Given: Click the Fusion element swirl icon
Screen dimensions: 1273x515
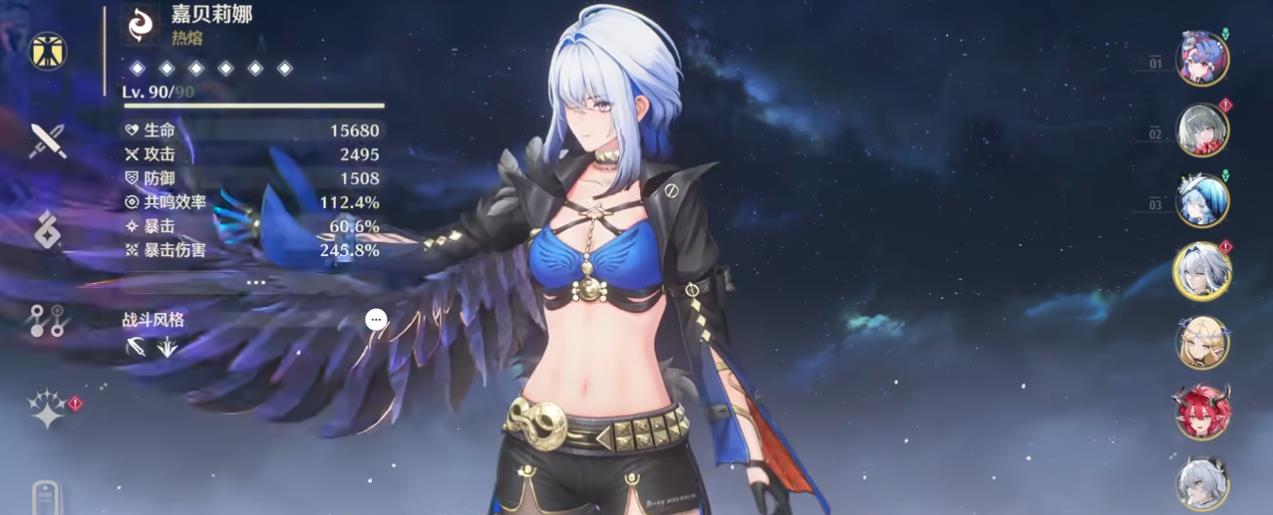Looking at the screenshot, I should click(140, 26).
